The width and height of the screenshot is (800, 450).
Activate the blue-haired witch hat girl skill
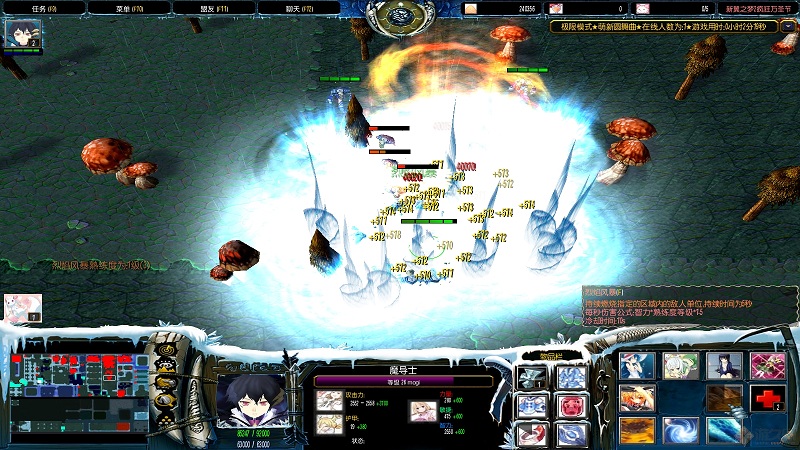pos(637,366)
